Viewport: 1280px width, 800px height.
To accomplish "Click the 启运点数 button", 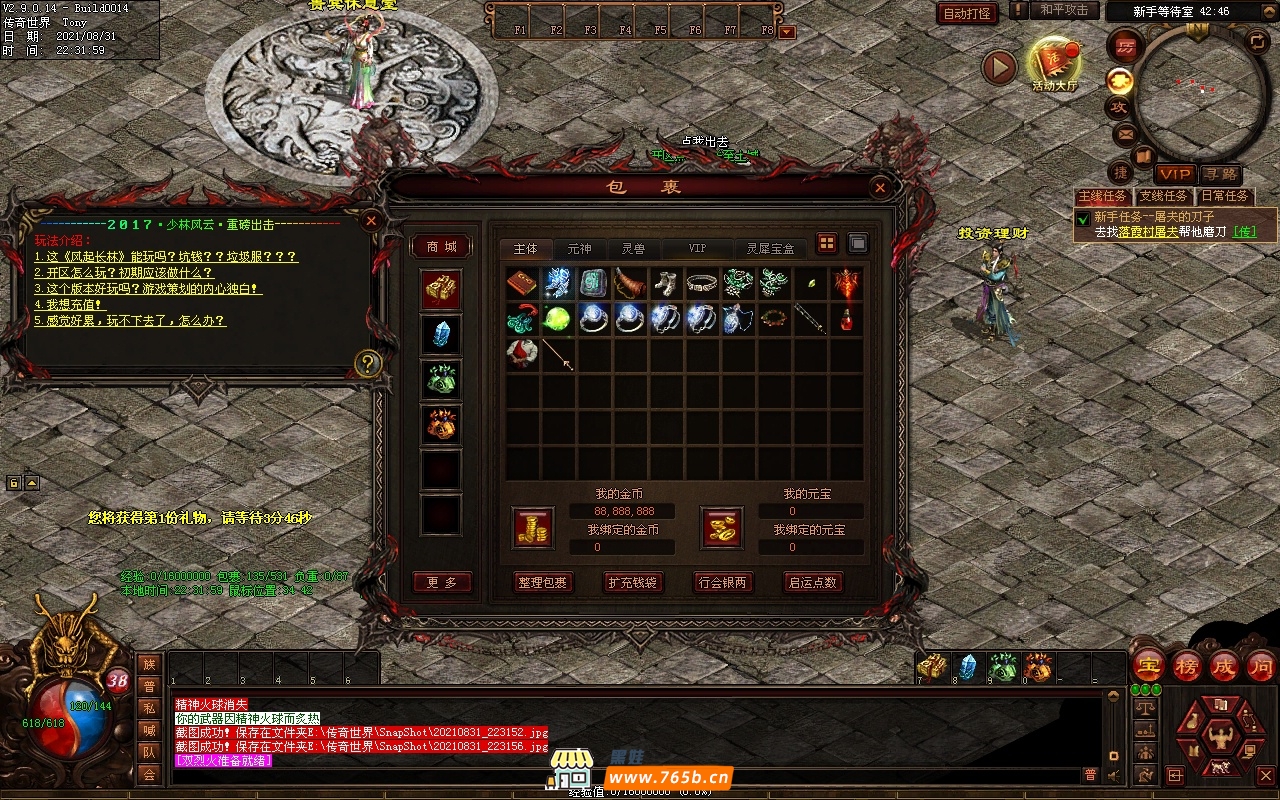I will coord(812,582).
